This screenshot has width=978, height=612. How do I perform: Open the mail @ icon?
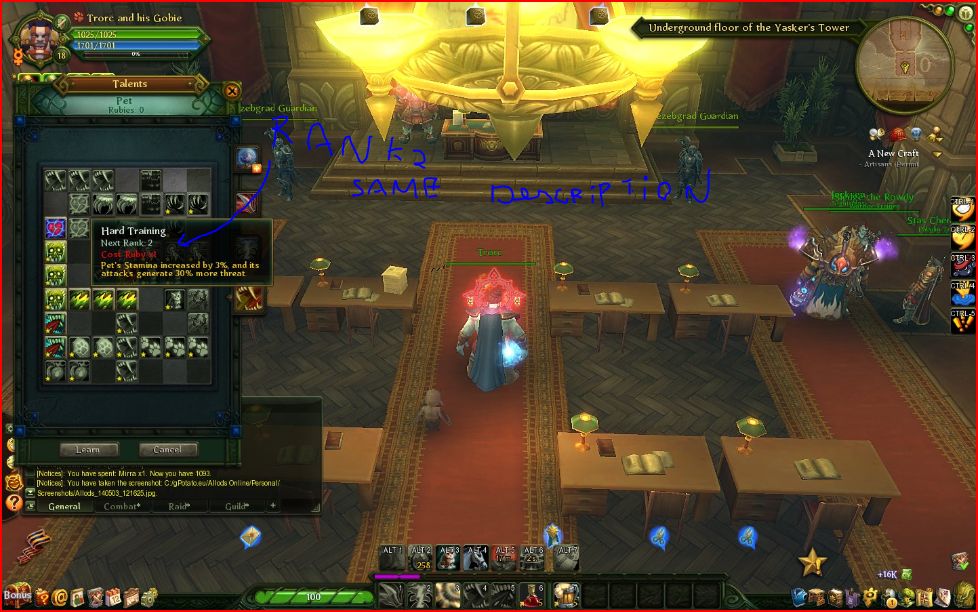[61, 597]
